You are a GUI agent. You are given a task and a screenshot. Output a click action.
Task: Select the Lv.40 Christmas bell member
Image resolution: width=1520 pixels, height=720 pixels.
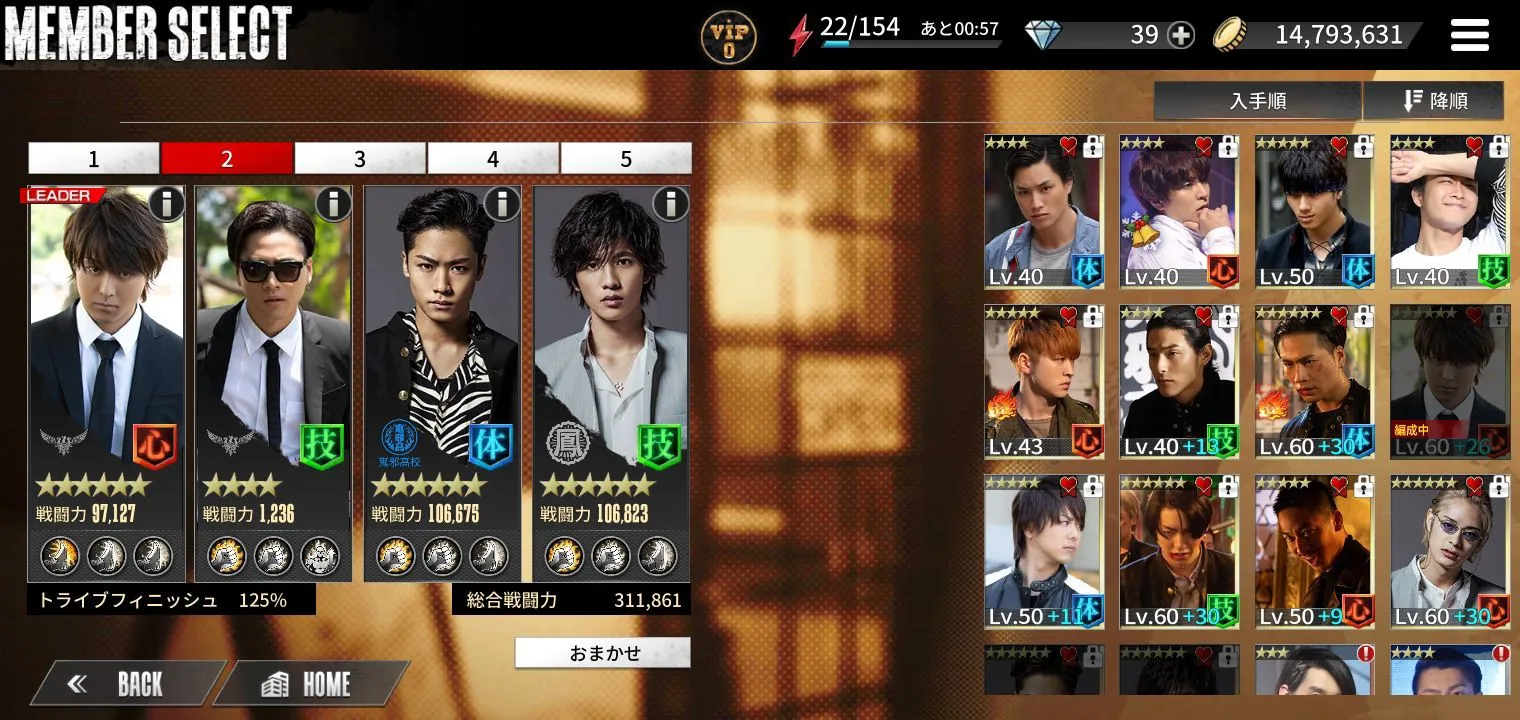click(x=1179, y=212)
